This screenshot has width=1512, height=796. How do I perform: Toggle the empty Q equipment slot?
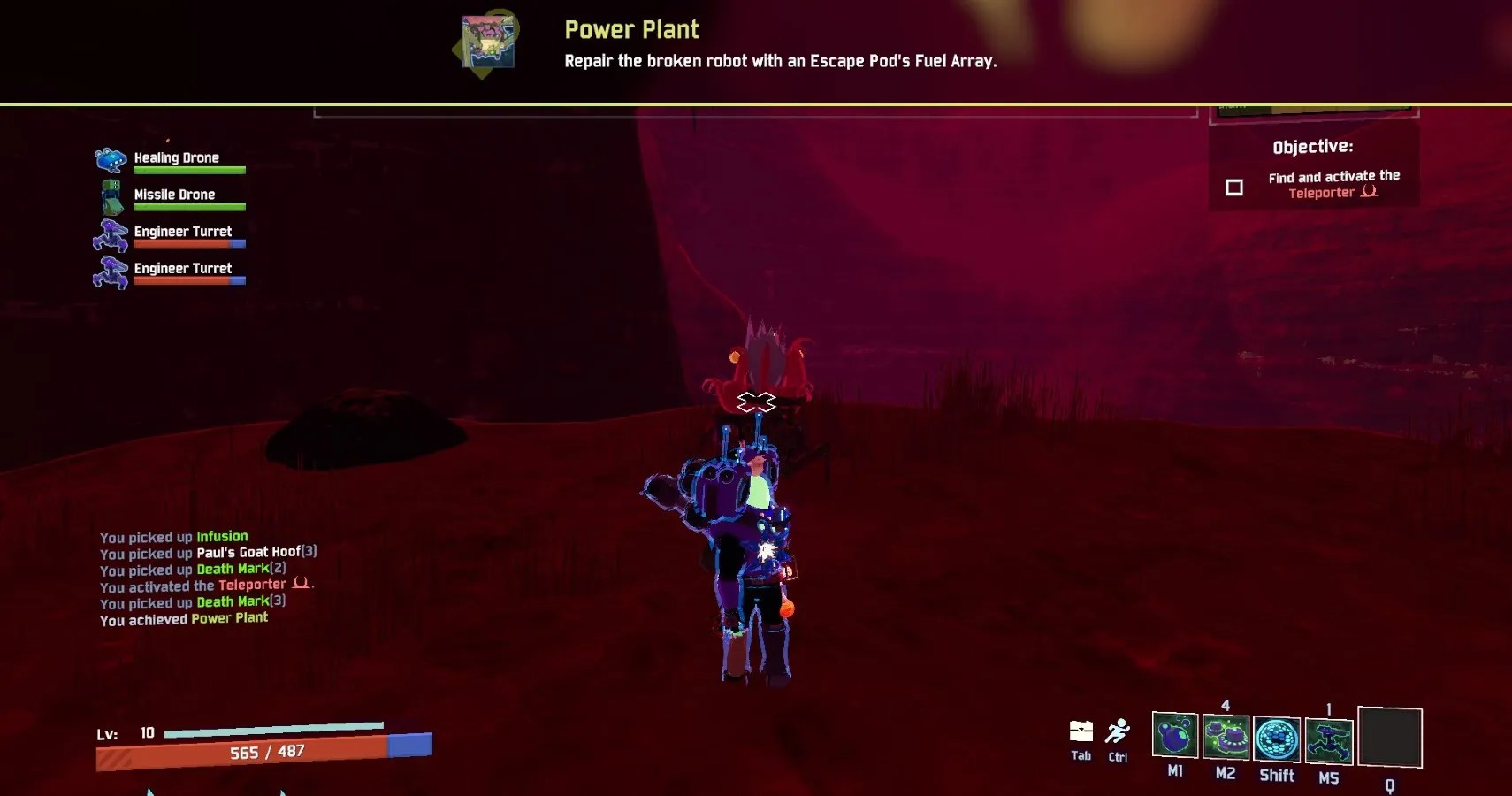coord(1391,737)
